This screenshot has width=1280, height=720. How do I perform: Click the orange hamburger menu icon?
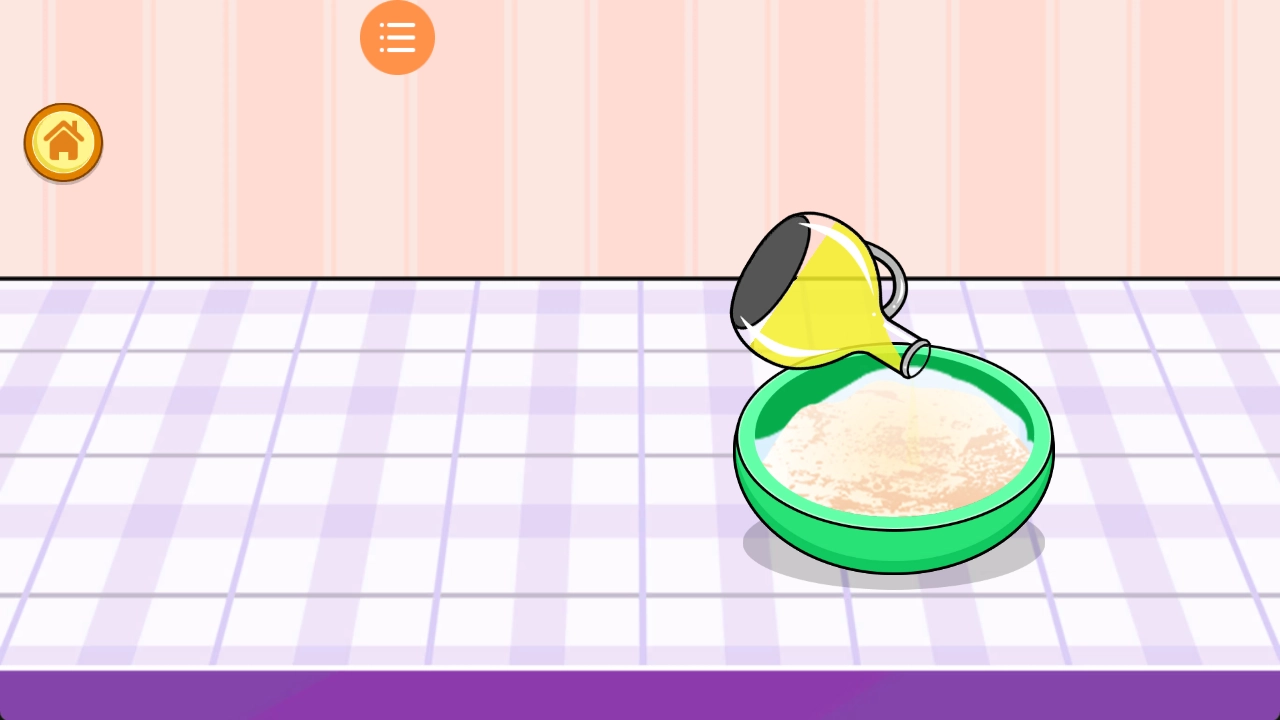point(397,37)
